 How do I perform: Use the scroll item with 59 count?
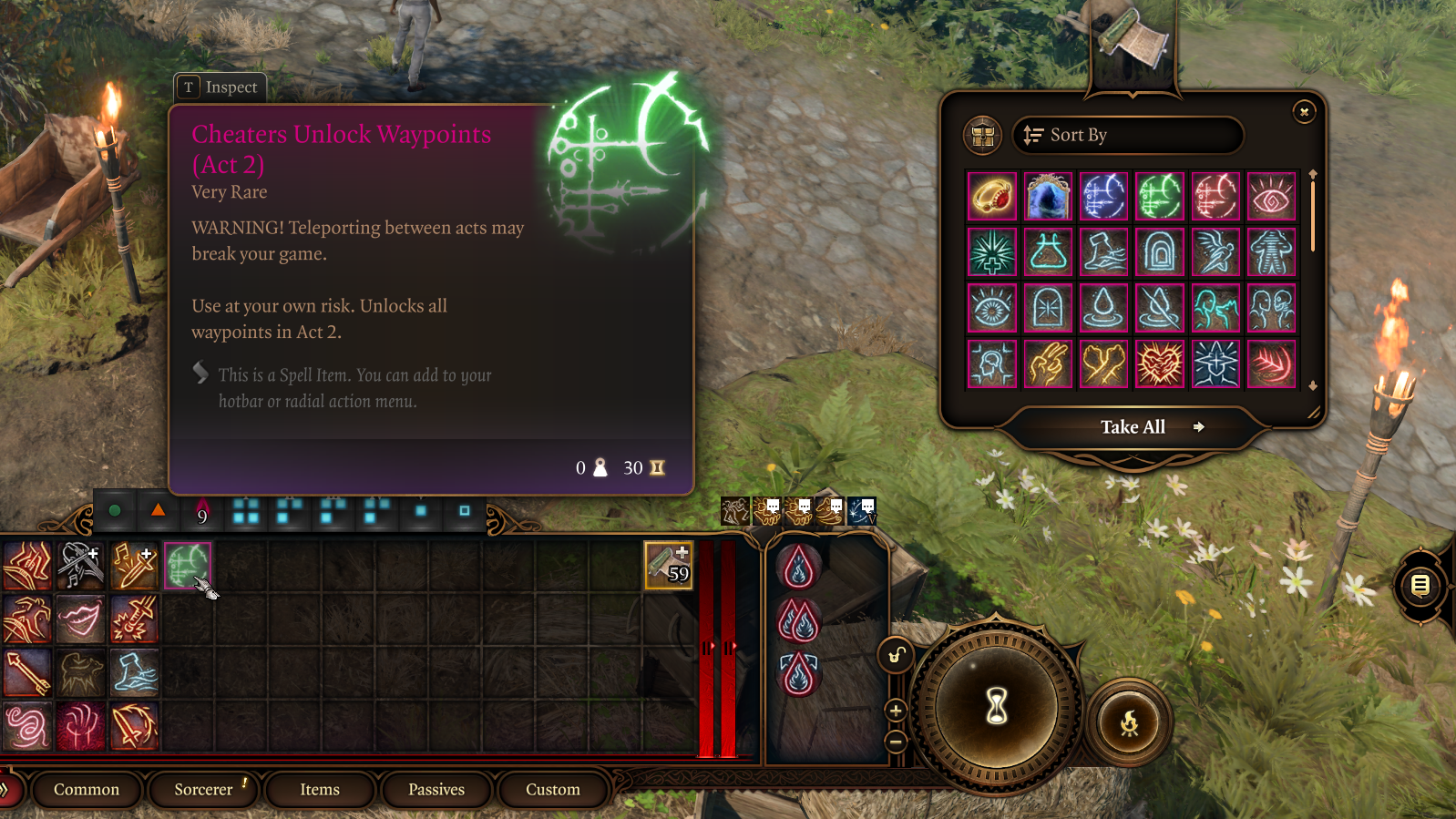pyautogui.click(x=668, y=565)
